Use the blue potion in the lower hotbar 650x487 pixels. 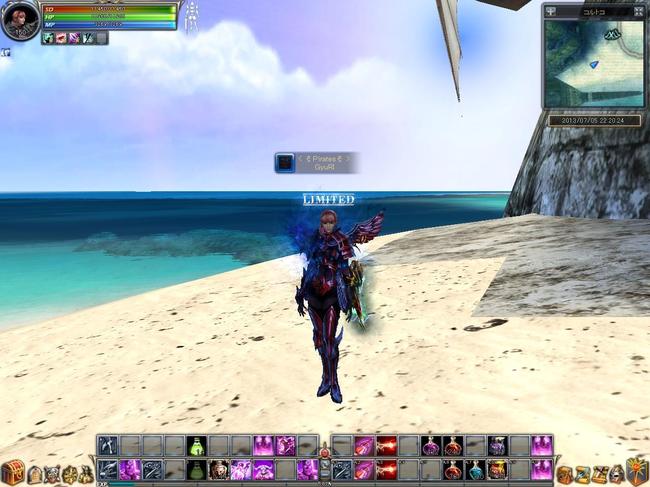475,469
